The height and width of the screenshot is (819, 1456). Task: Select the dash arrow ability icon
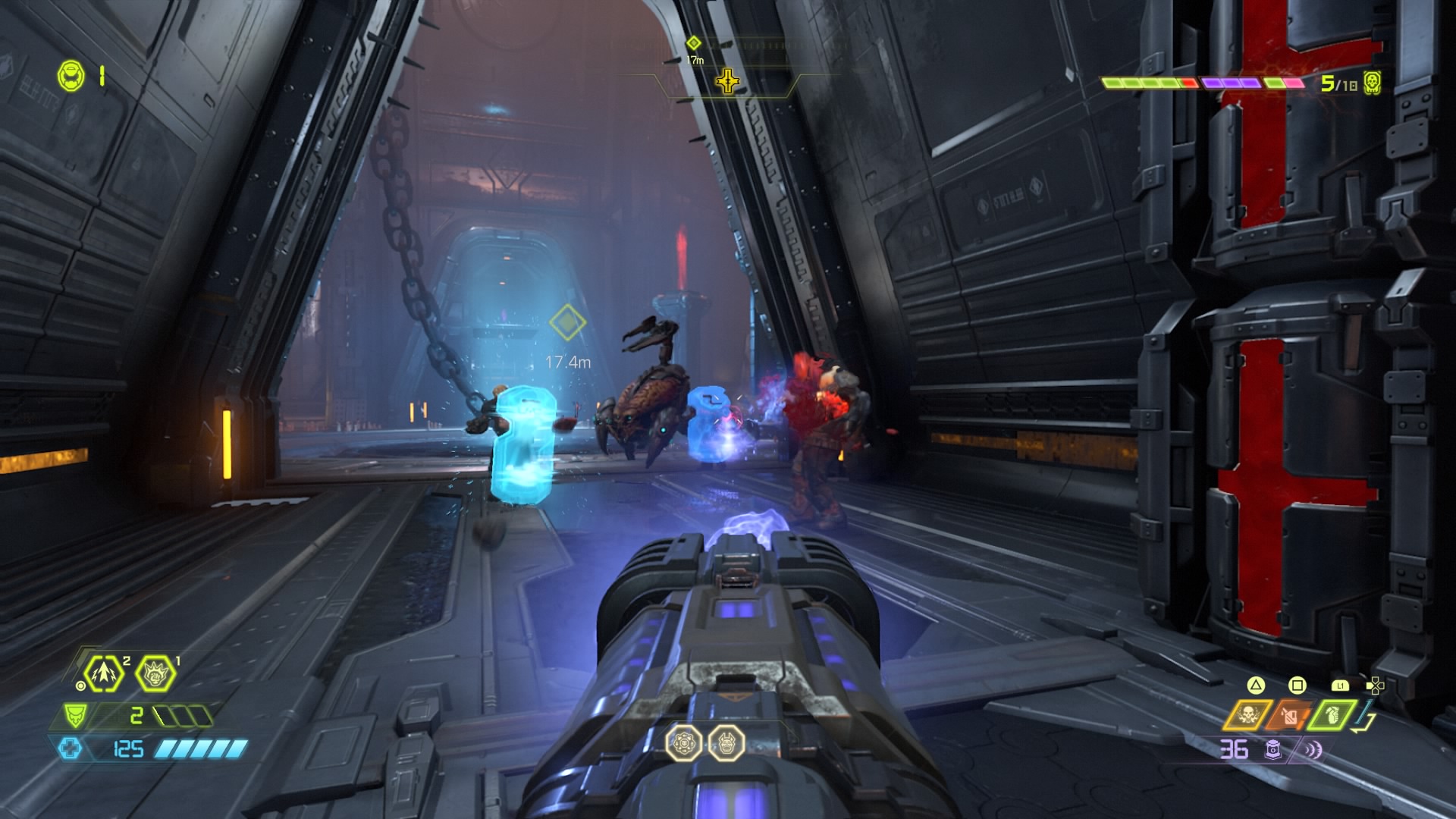pyautogui.click(x=104, y=673)
